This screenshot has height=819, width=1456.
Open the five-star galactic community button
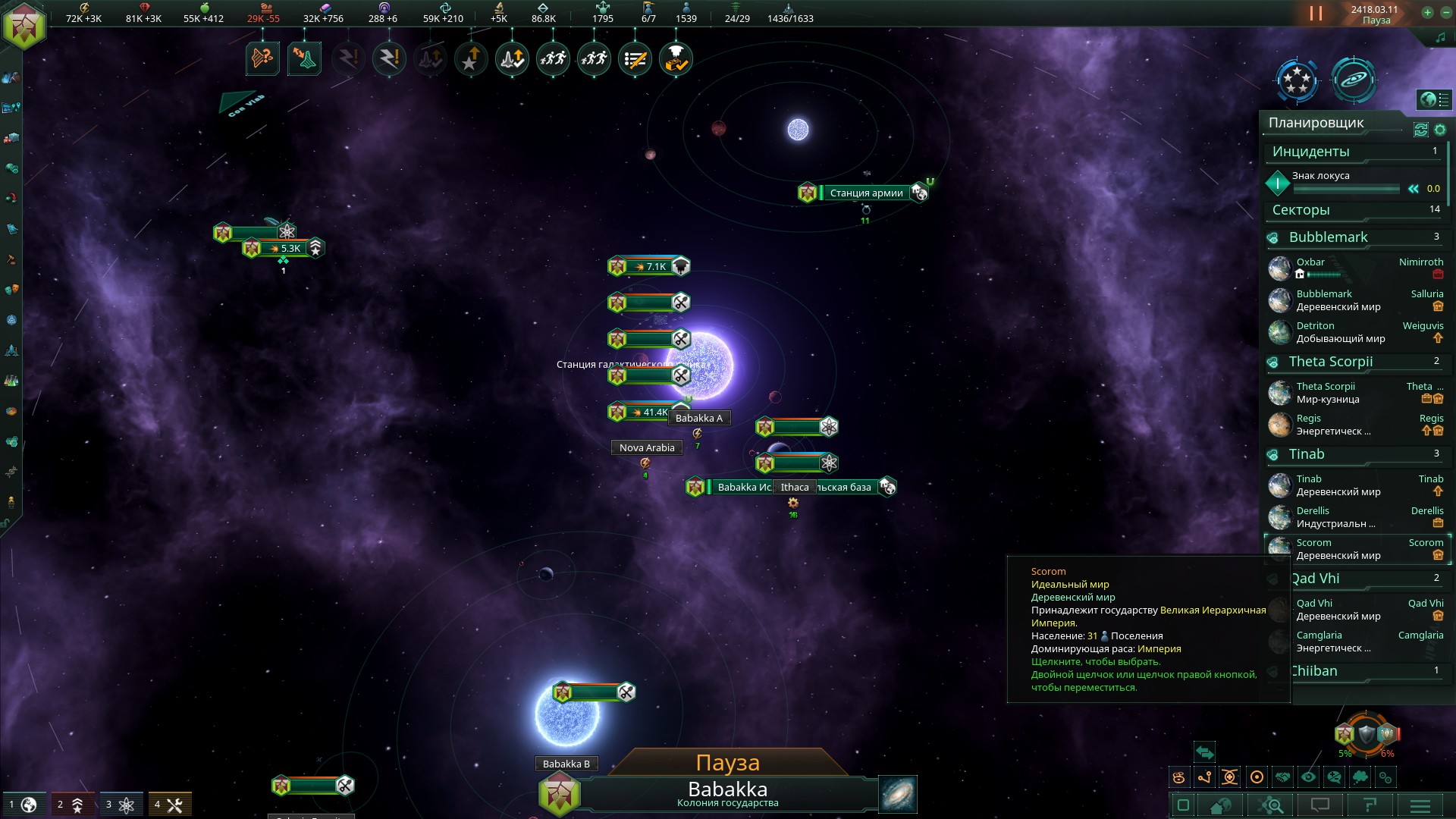pyautogui.click(x=1297, y=80)
